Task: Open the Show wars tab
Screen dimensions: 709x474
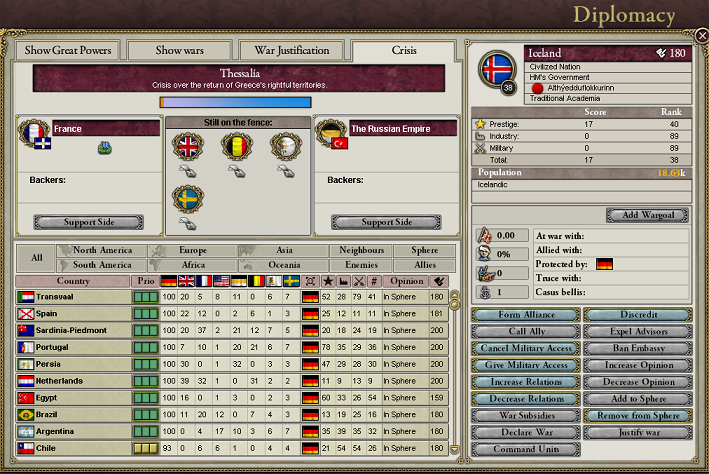Action: click(x=180, y=51)
